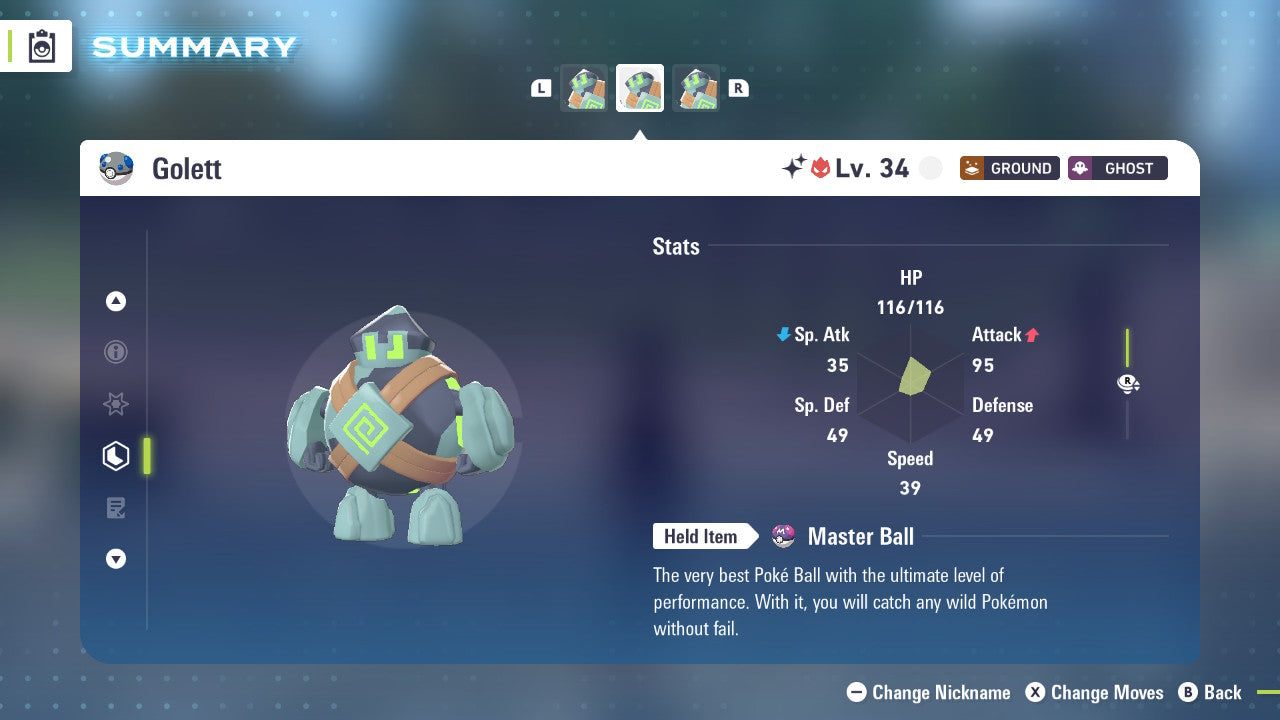Screen dimensions: 1280x720
Task: Open the moves list icon in the left sidebar
Action: [x=116, y=508]
